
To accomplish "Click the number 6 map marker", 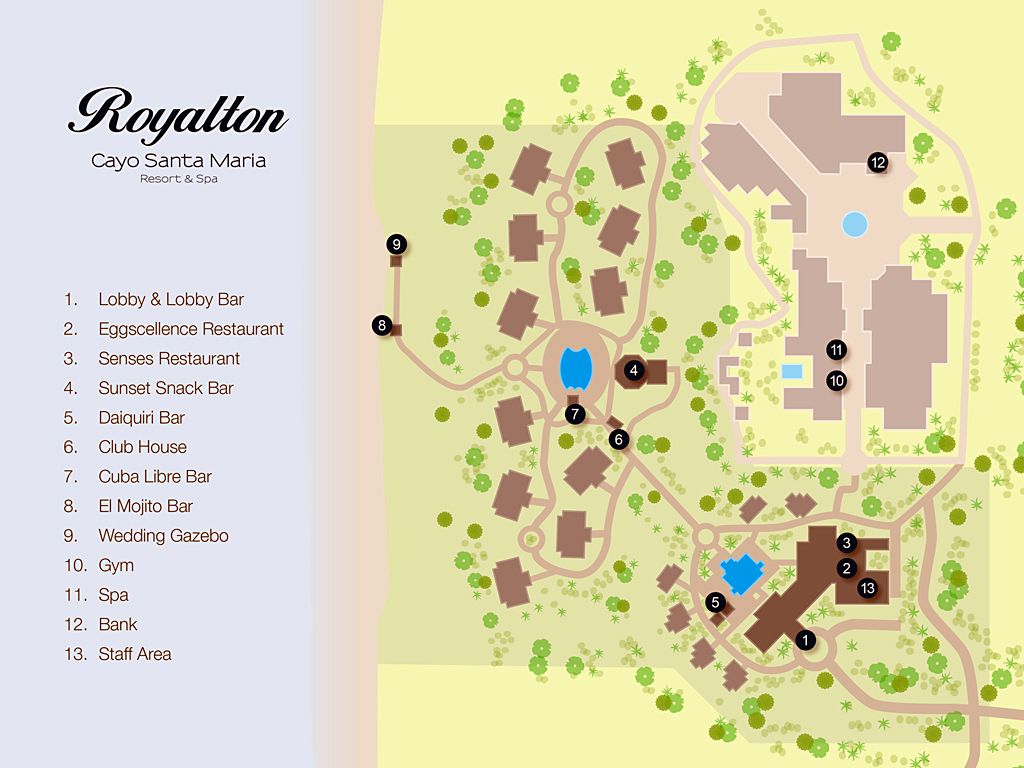I will point(619,439).
